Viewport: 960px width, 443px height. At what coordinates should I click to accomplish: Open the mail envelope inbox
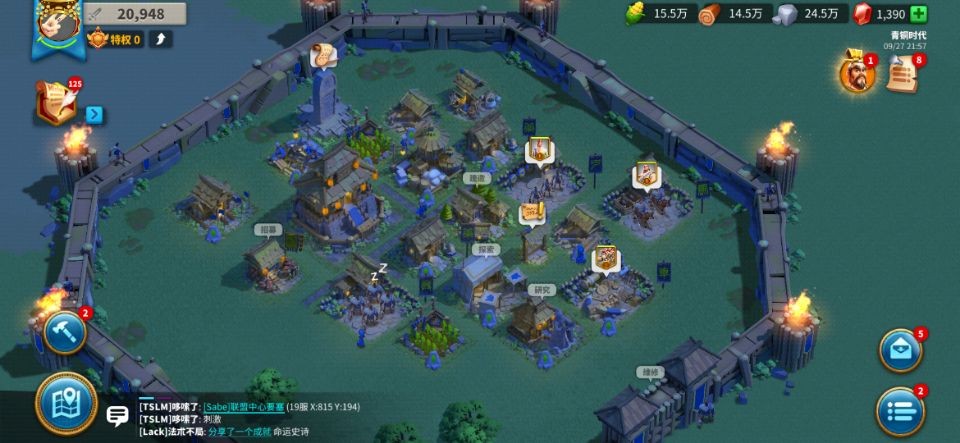tap(900, 351)
